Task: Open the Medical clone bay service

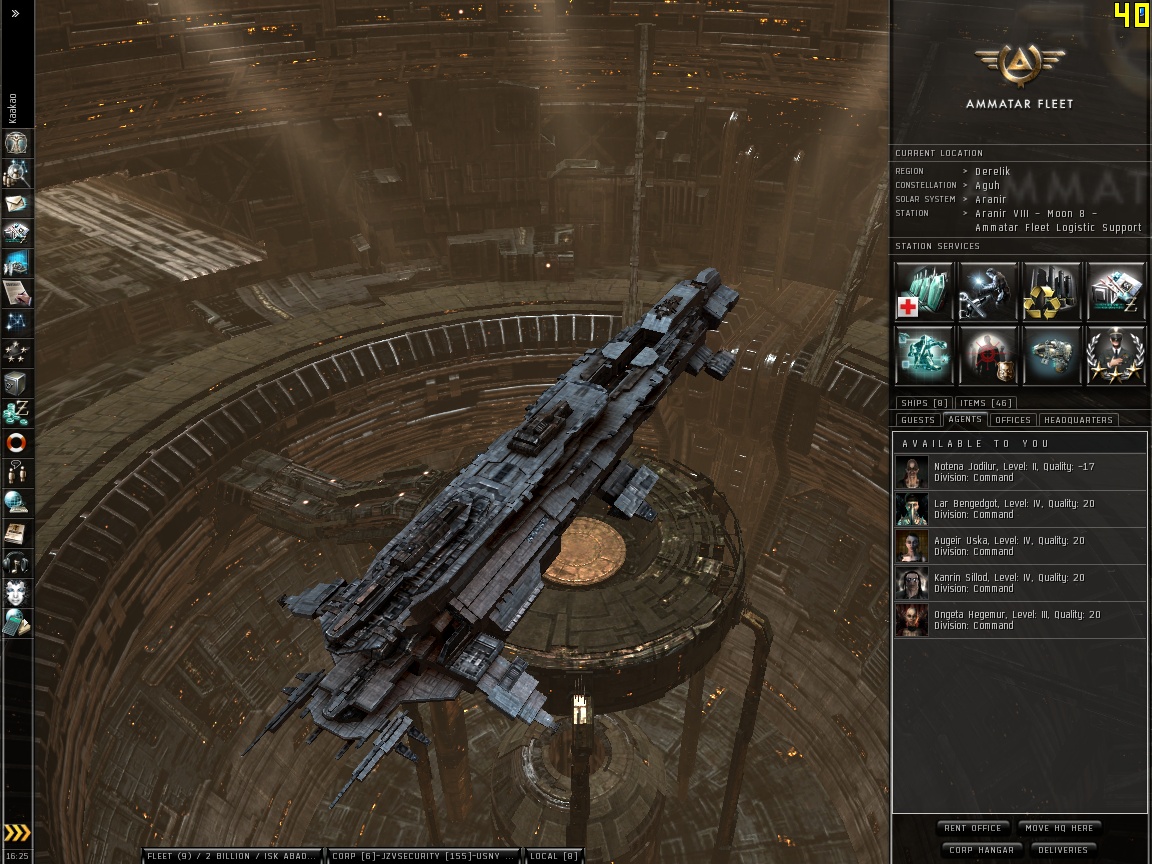Action: pos(924,291)
